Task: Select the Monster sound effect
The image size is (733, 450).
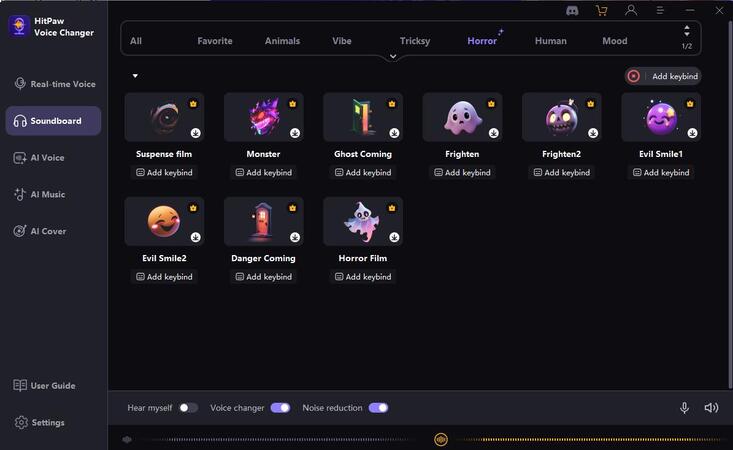Action: [263, 117]
